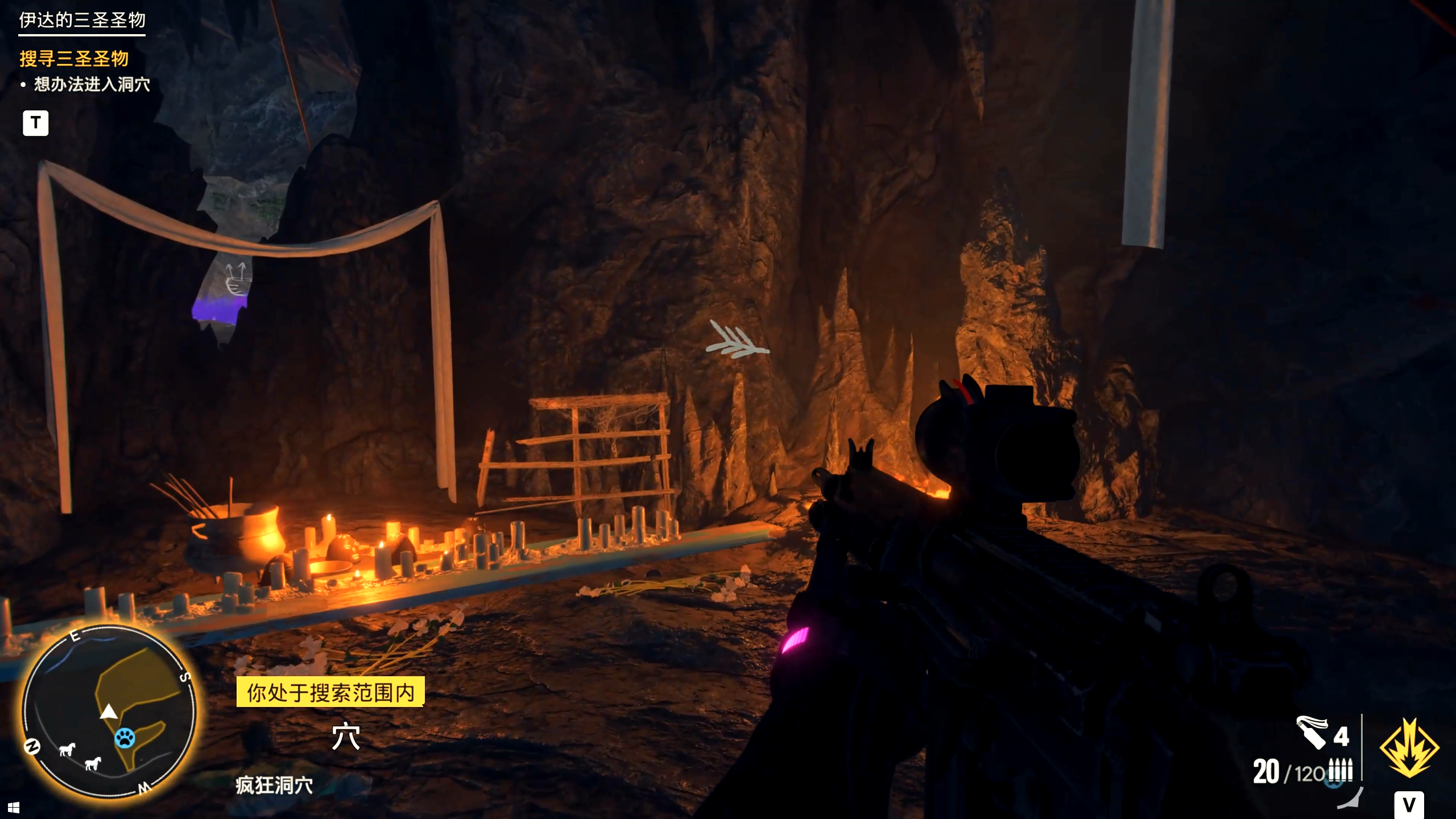Click the blue paw amigo marker on the minimap
Image resolution: width=1456 pixels, height=819 pixels.
[x=125, y=738]
